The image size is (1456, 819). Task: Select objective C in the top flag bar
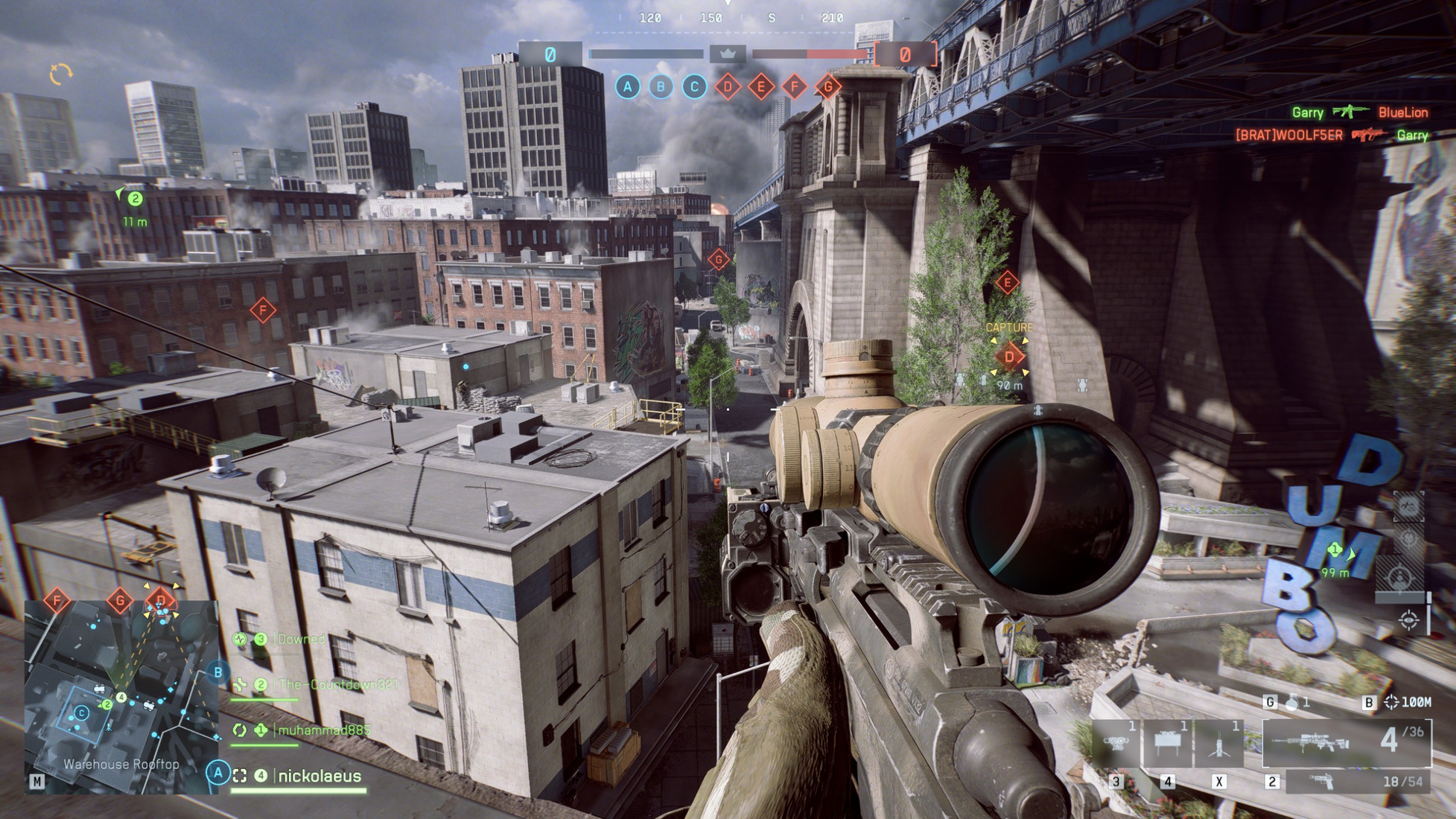[x=694, y=87]
